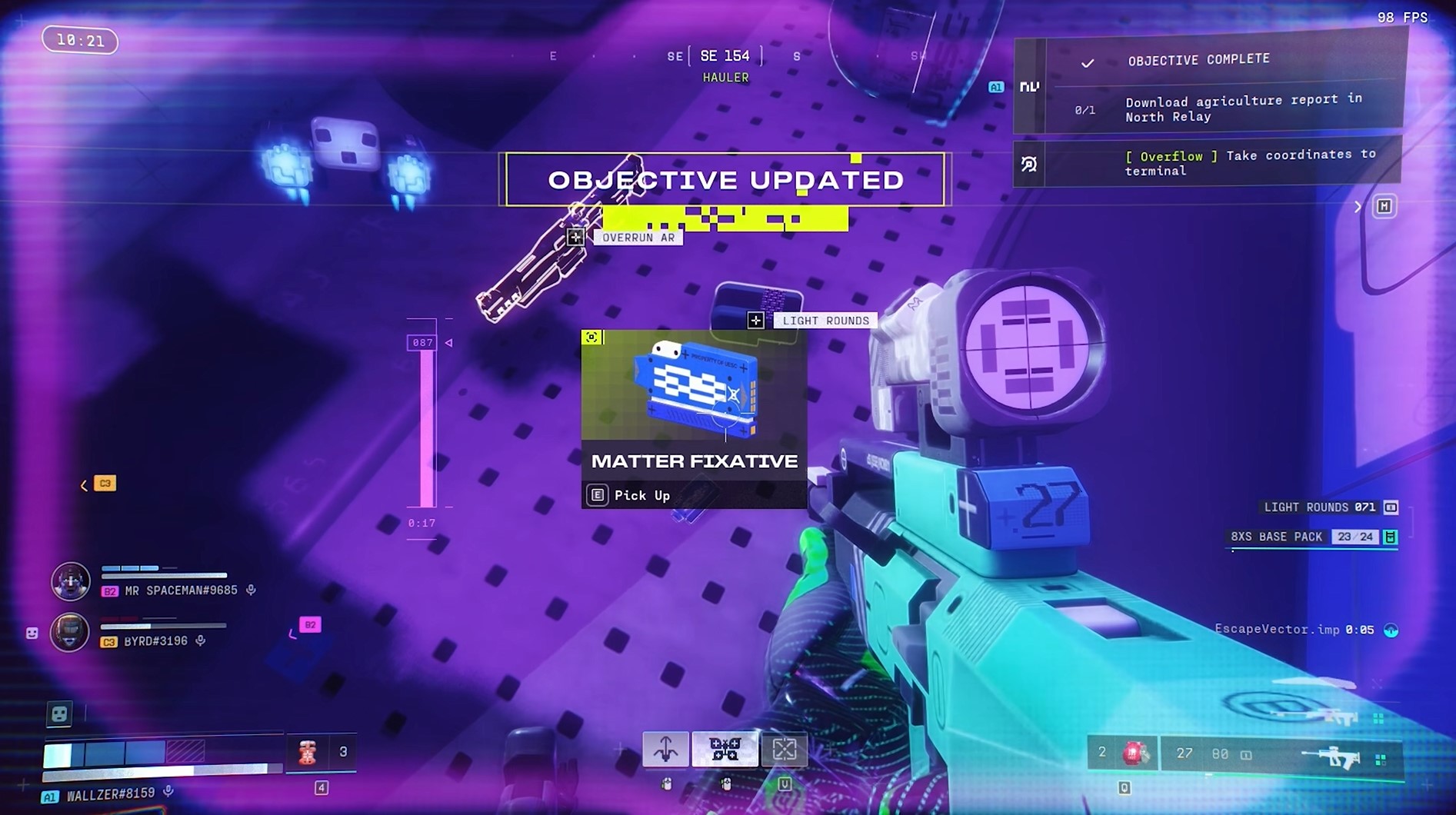Toggle BYRD#3196's microphone
Screen dimensions: 1456x815
[x=200, y=641]
